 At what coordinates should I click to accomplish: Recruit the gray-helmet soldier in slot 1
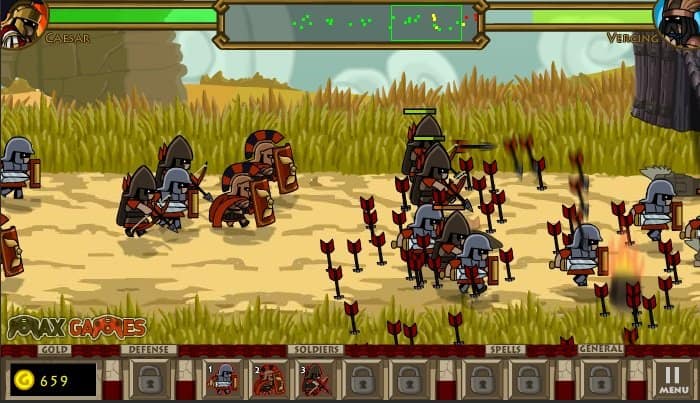click(223, 379)
